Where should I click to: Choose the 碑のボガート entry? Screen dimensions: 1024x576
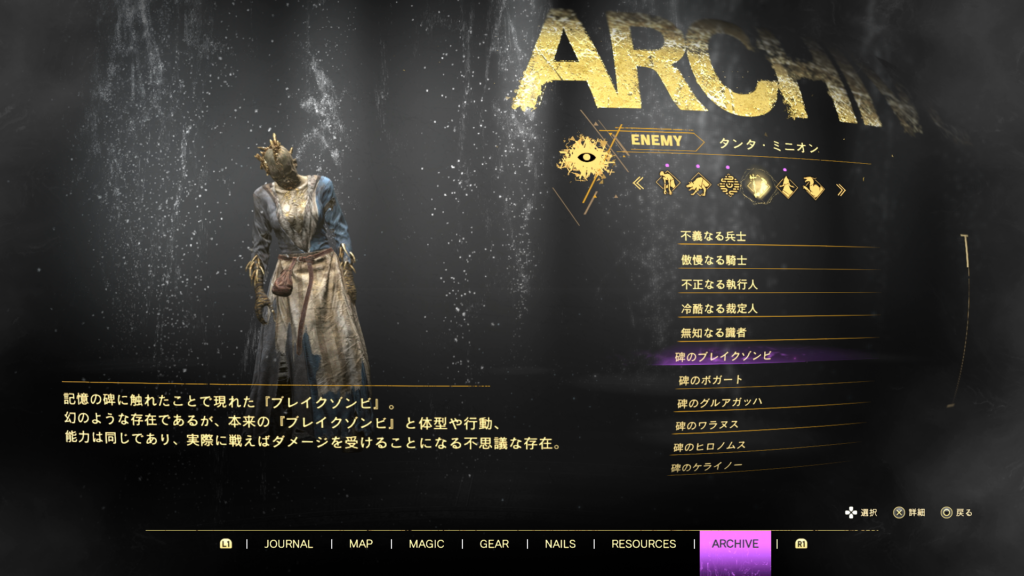click(x=712, y=380)
